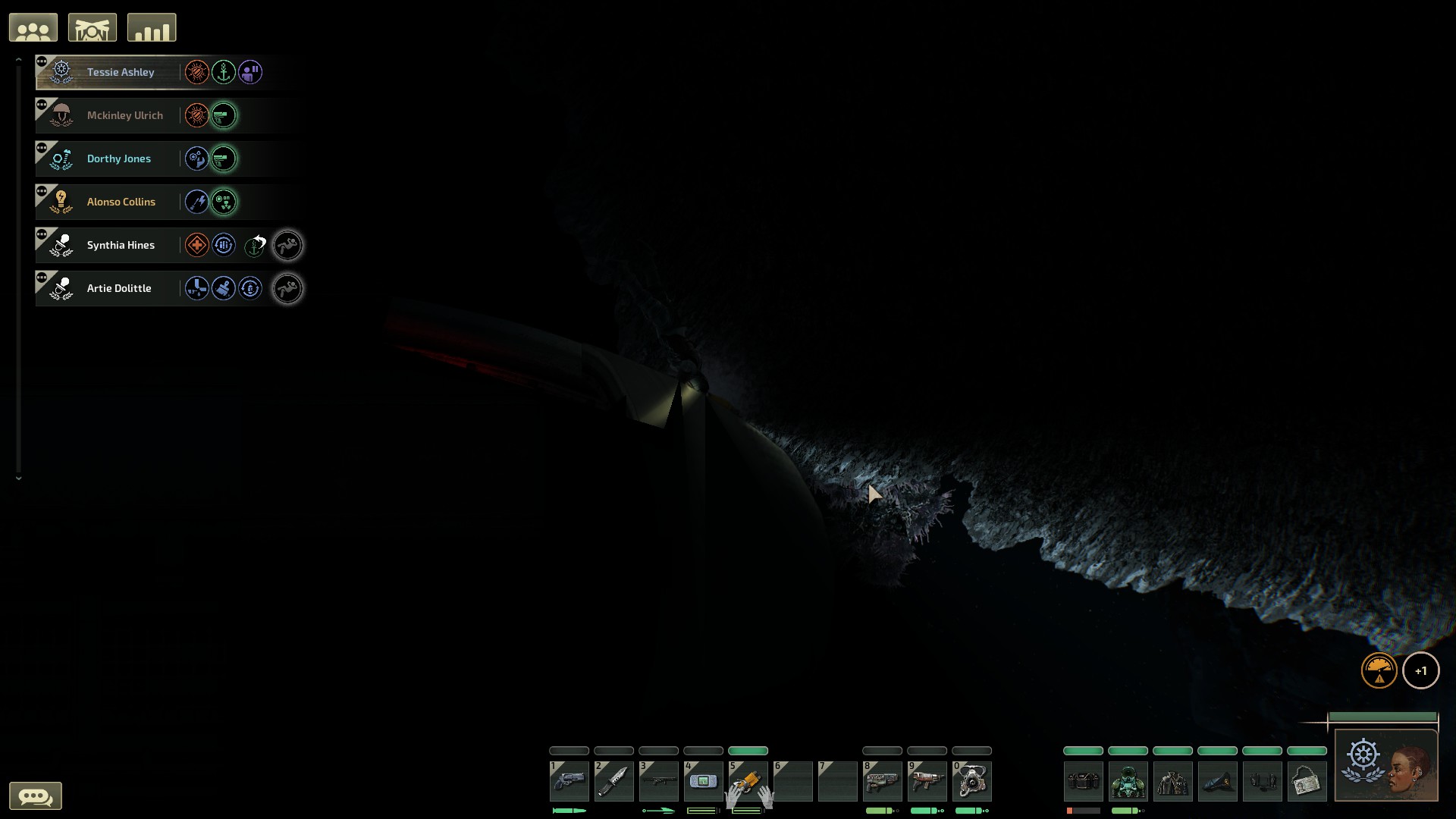Expand Tessie Ashley's extra orders with dots button
The height and width of the screenshot is (819, 1456).
[x=41, y=60]
